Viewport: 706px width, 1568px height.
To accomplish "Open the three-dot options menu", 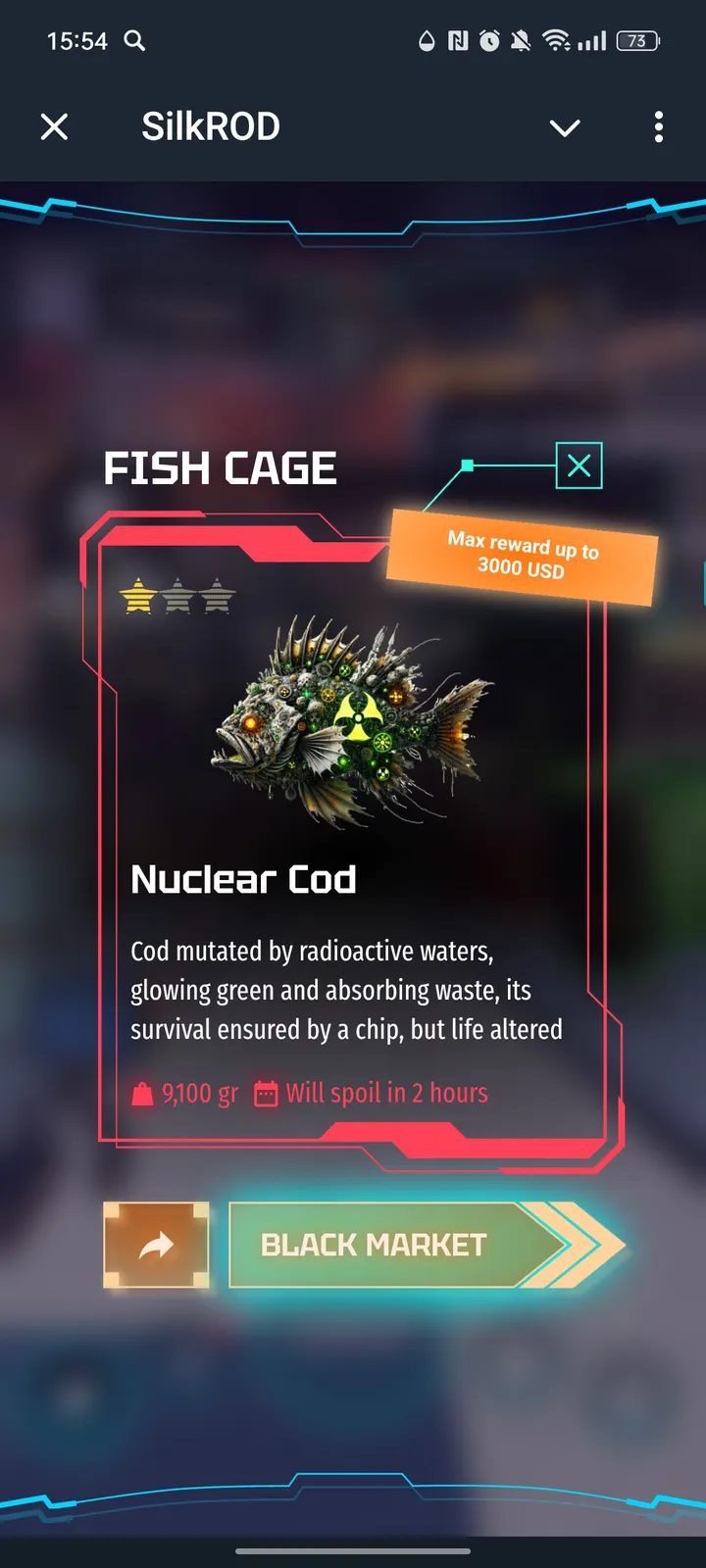I will [658, 126].
